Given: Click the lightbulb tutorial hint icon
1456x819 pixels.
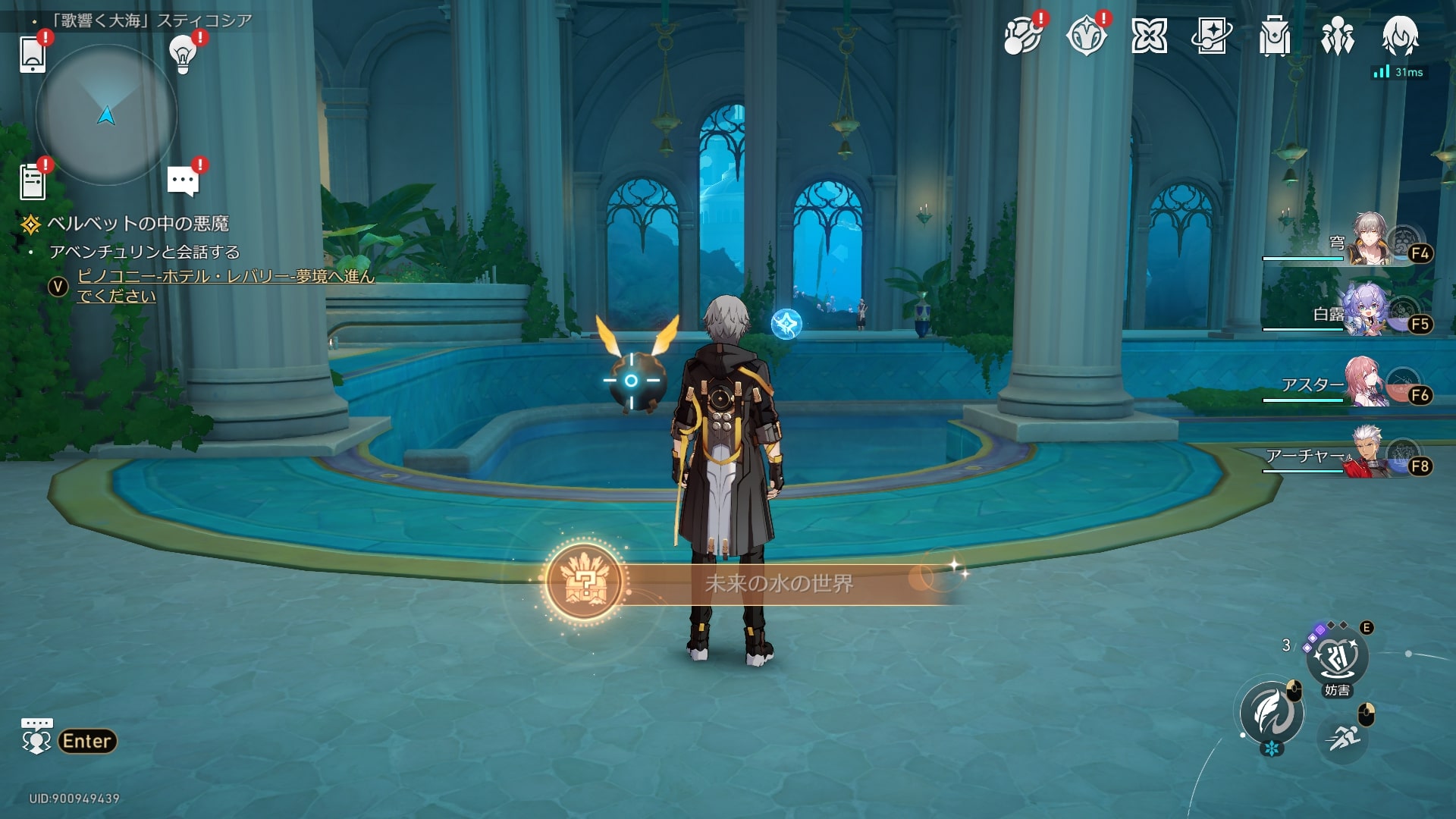Looking at the screenshot, I should pos(183,53).
